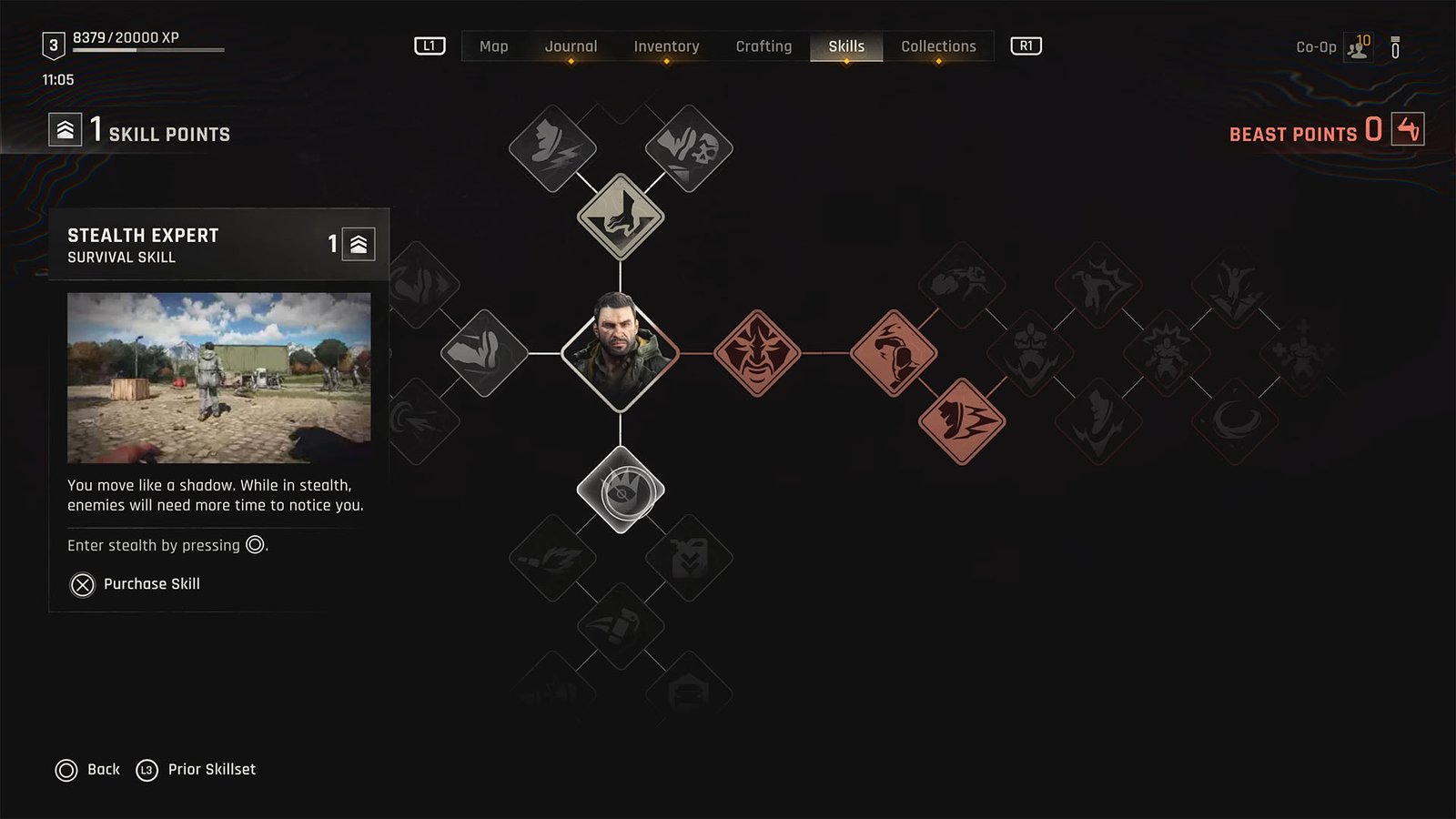
Task: Click the Beast Points icon
Action: coord(1407,130)
